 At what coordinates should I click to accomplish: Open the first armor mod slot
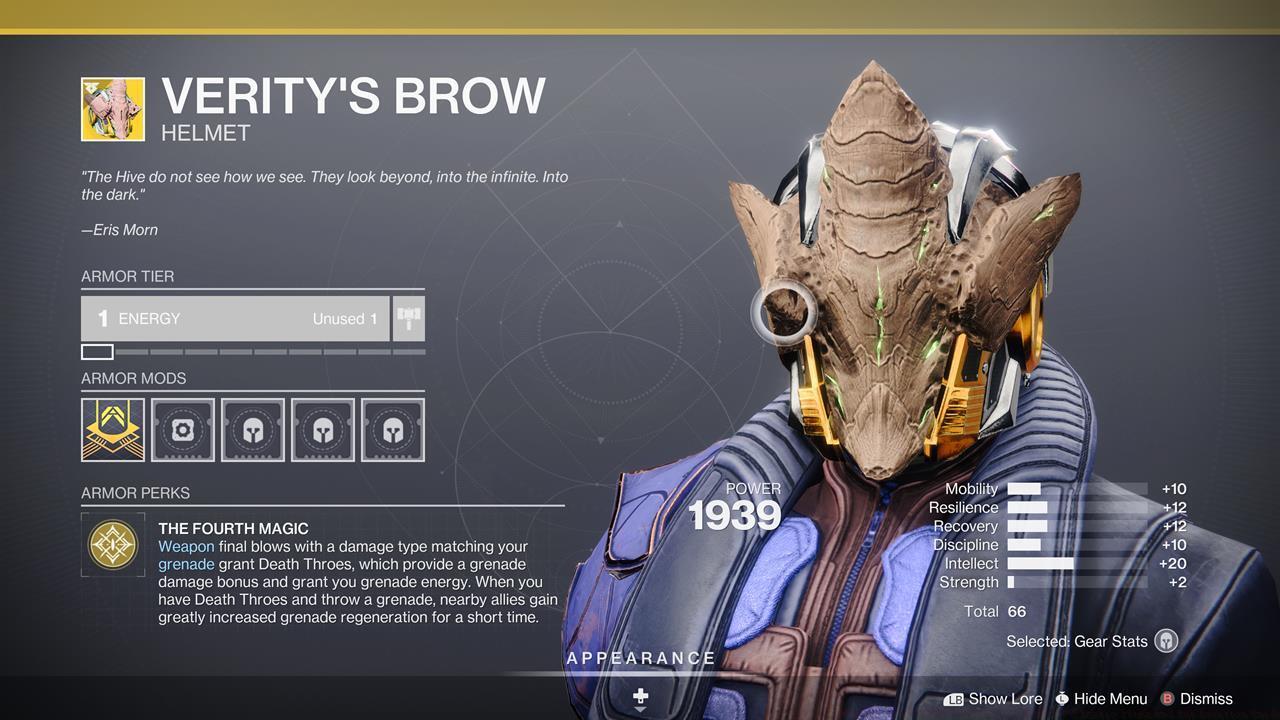pos(112,429)
